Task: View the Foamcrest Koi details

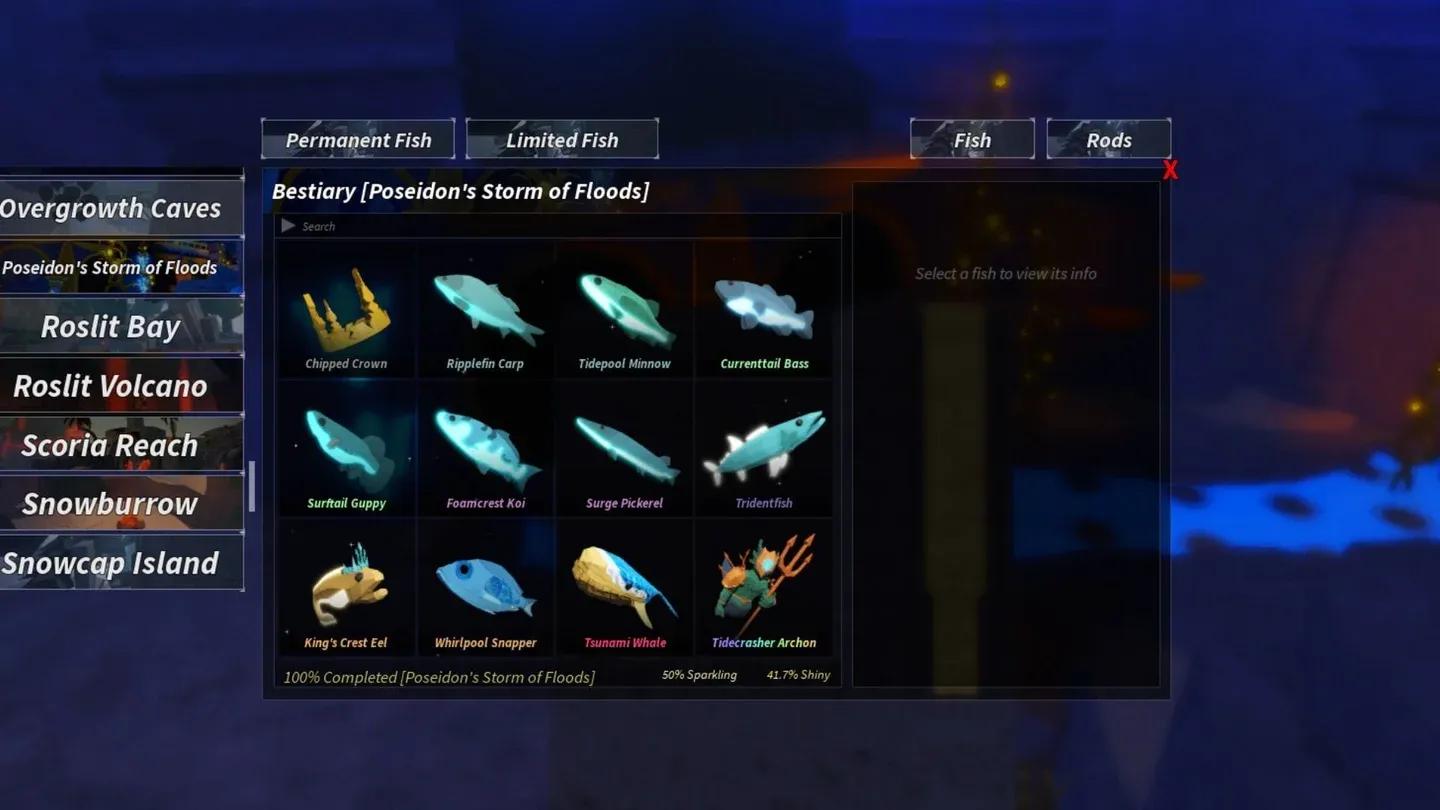Action: pyautogui.click(x=486, y=450)
